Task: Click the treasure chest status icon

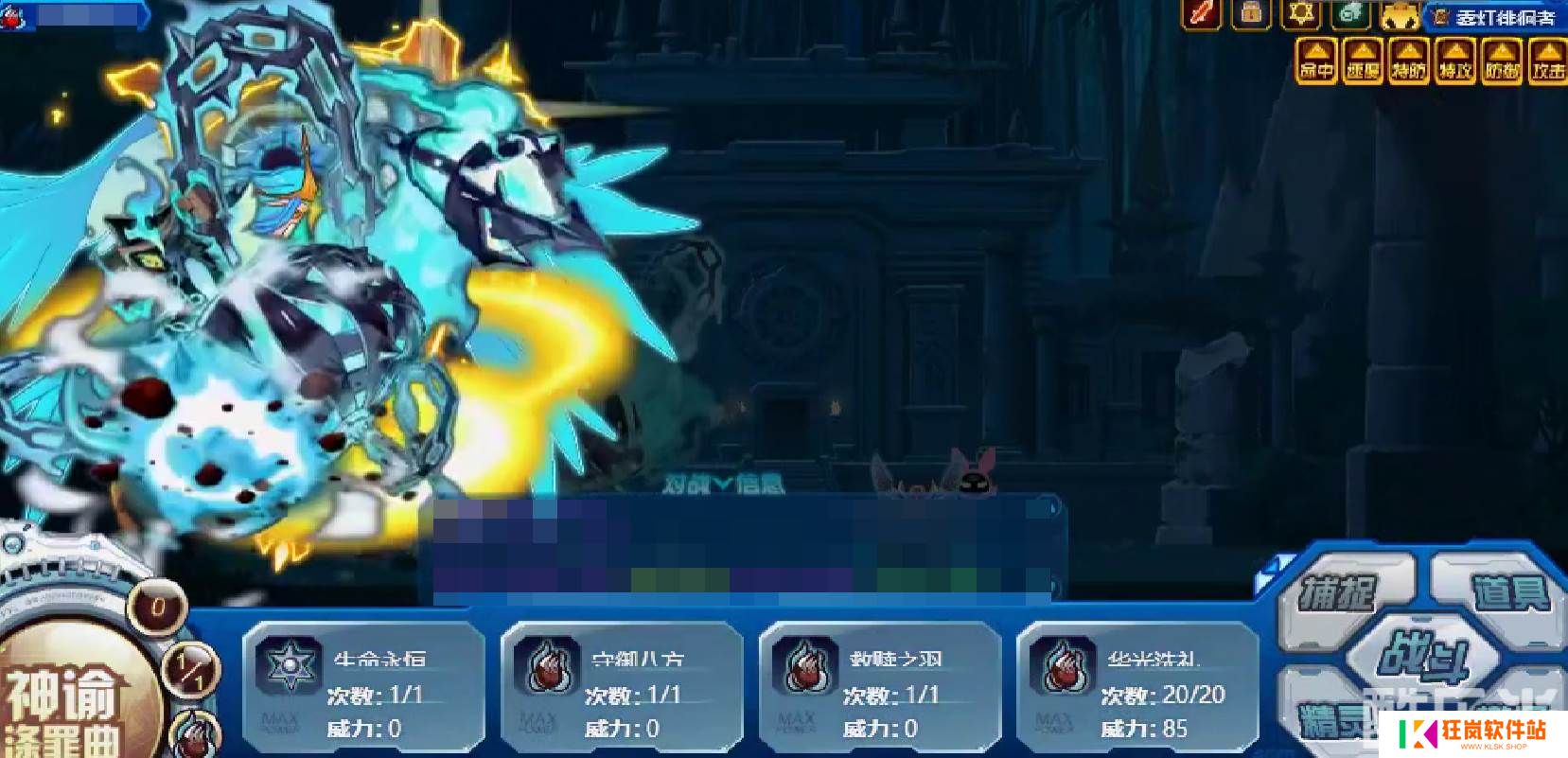Action: click(x=1251, y=14)
